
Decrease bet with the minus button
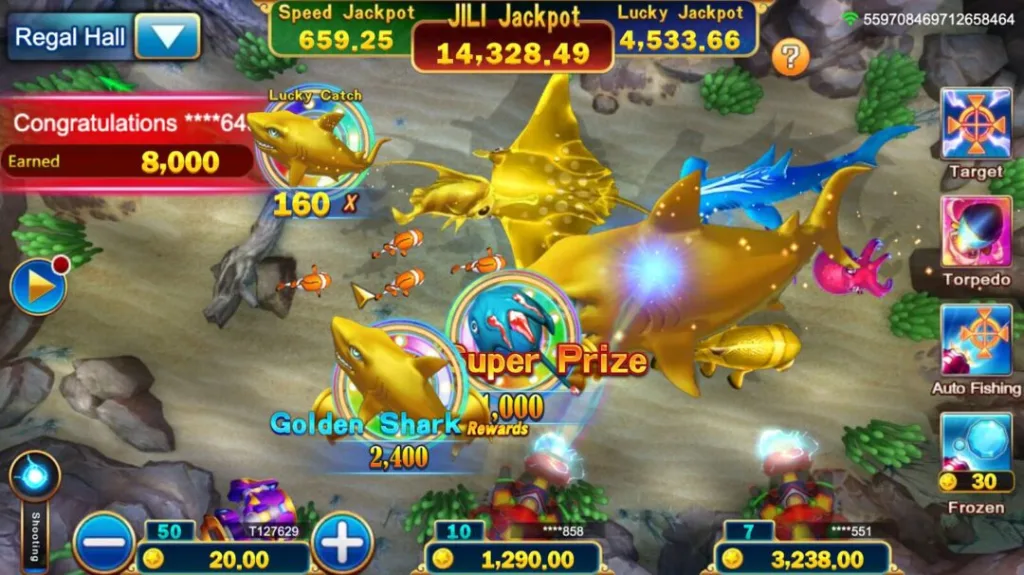coord(103,545)
